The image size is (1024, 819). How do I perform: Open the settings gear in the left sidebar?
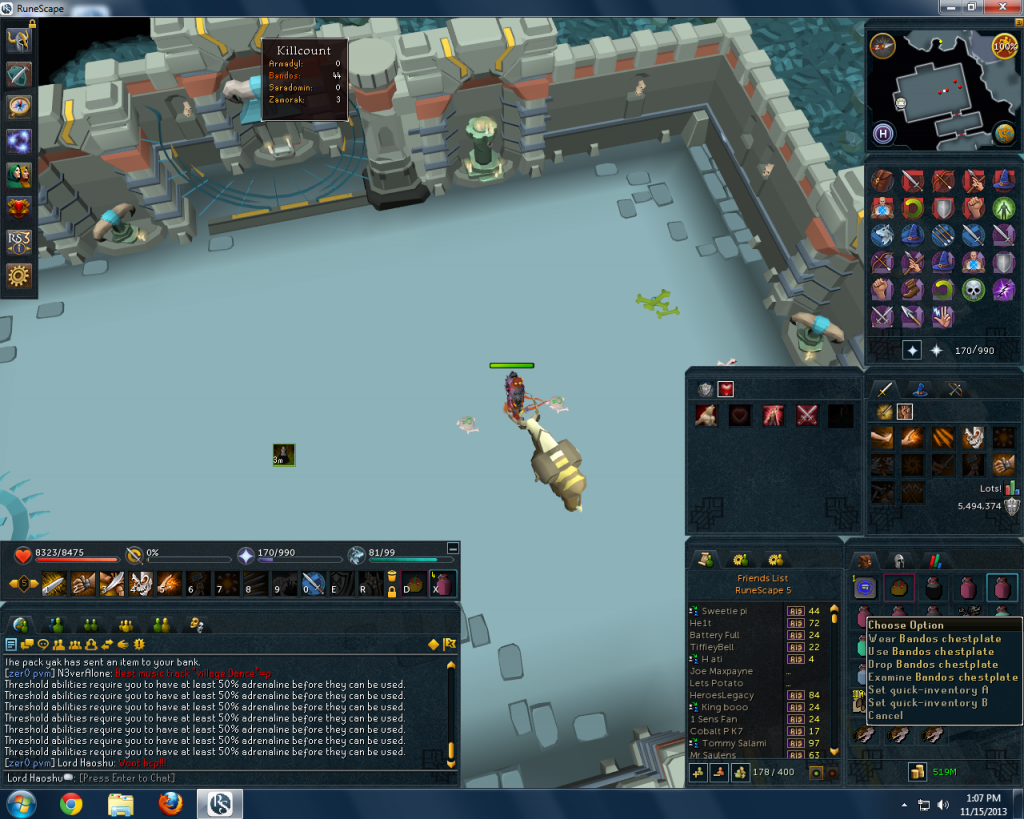point(19,275)
